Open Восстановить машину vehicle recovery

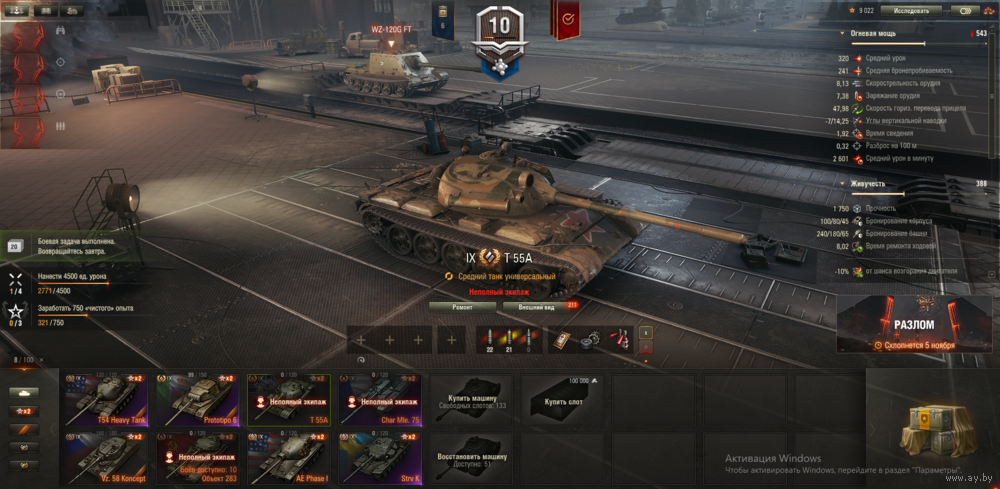click(471, 458)
